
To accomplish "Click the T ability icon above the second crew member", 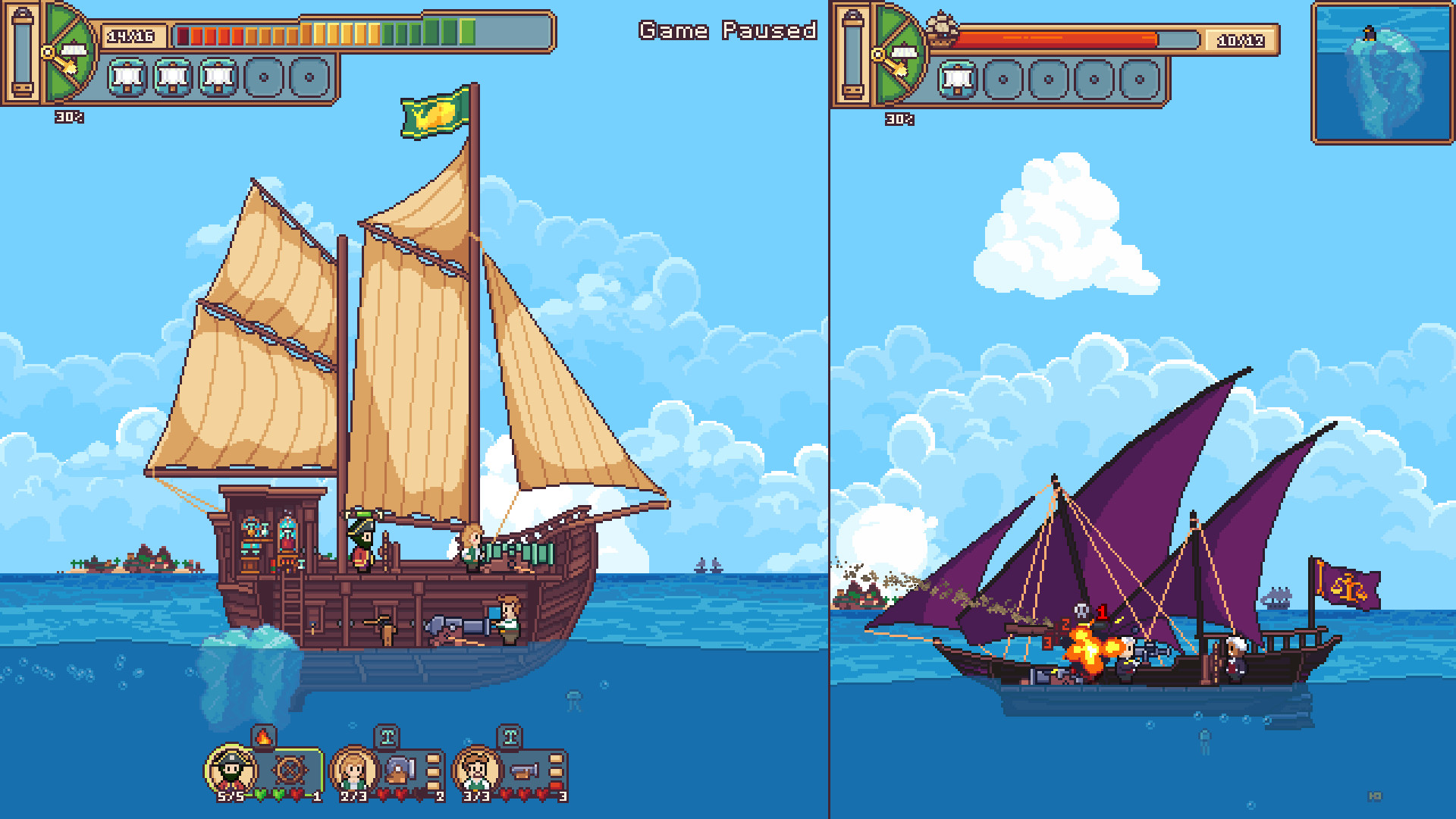I will coord(388,736).
